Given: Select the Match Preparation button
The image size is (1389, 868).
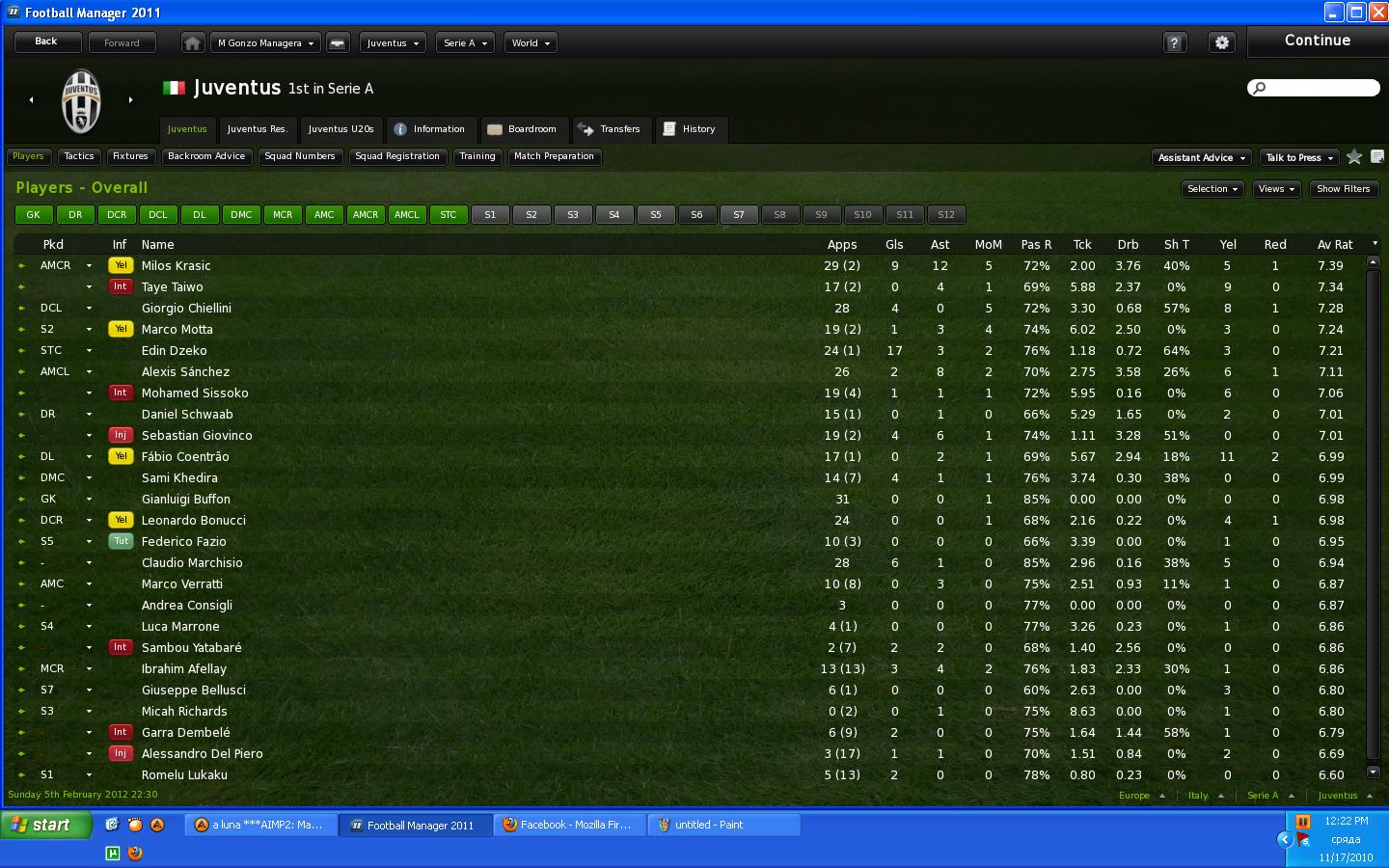Looking at the screenshot, I should (554, 156).
